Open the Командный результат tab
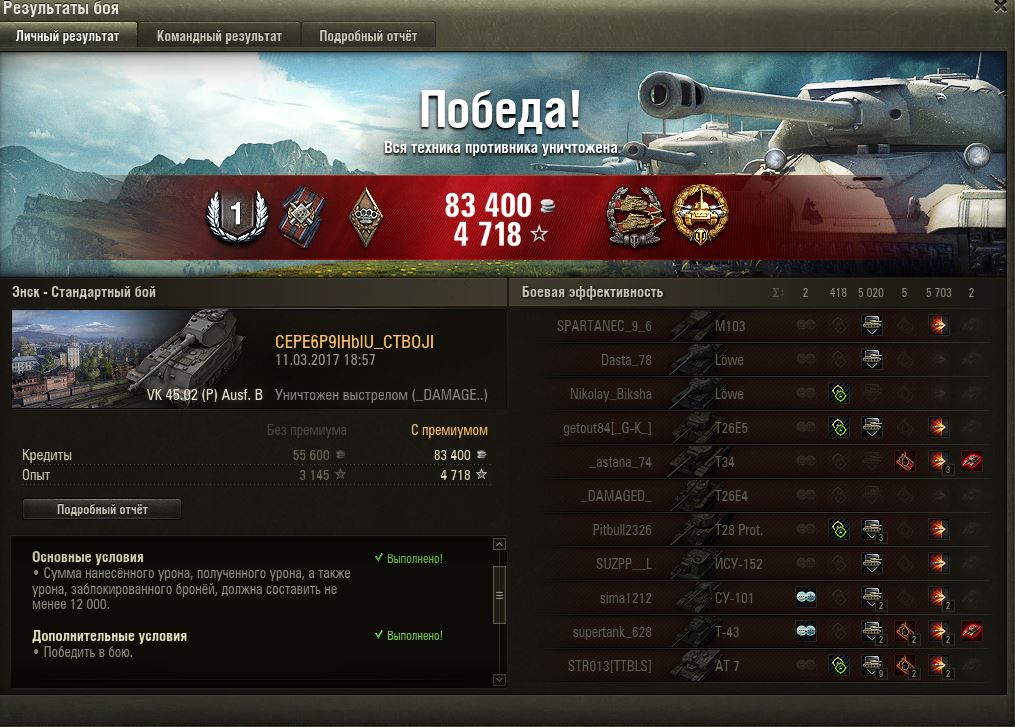This screenshot has width=1015, height=727. 219,36
